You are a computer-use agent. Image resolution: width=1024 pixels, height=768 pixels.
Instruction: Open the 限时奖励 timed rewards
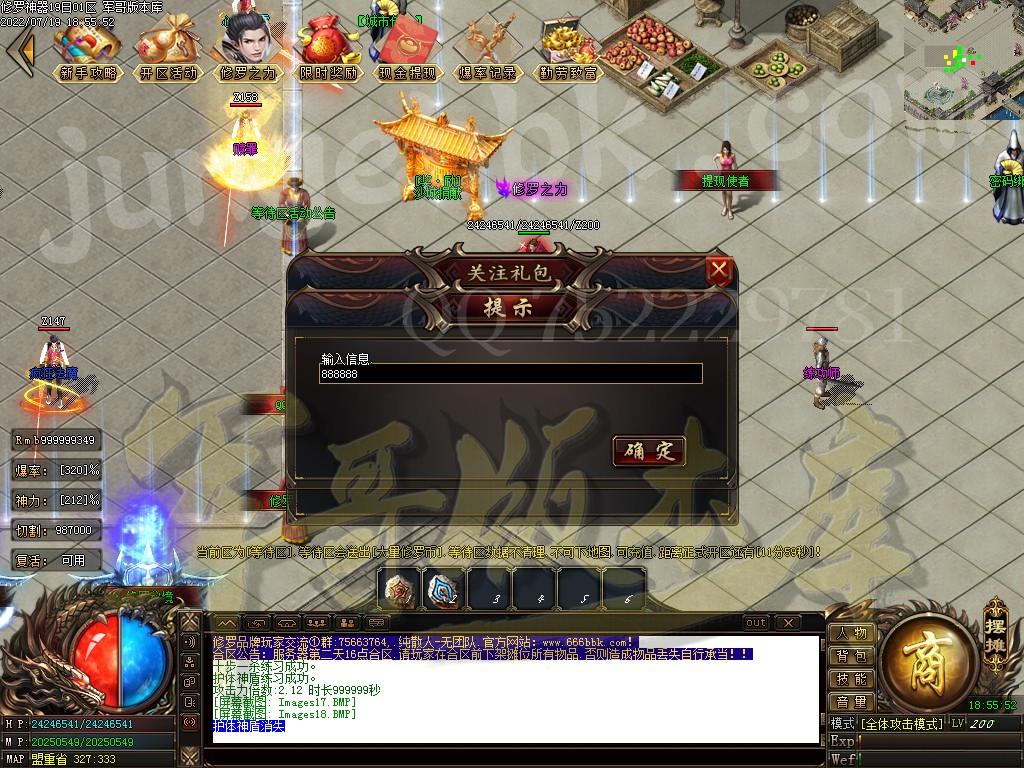click(327, 51)
